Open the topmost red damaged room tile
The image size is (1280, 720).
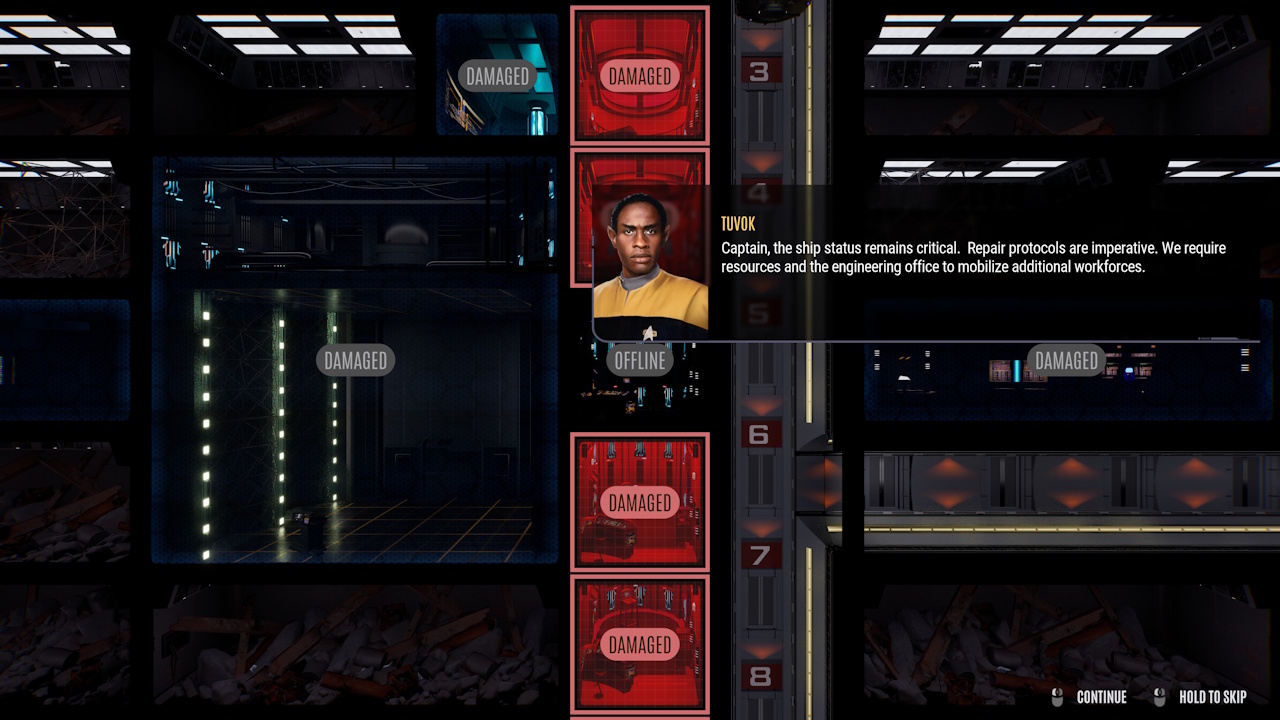639,75
